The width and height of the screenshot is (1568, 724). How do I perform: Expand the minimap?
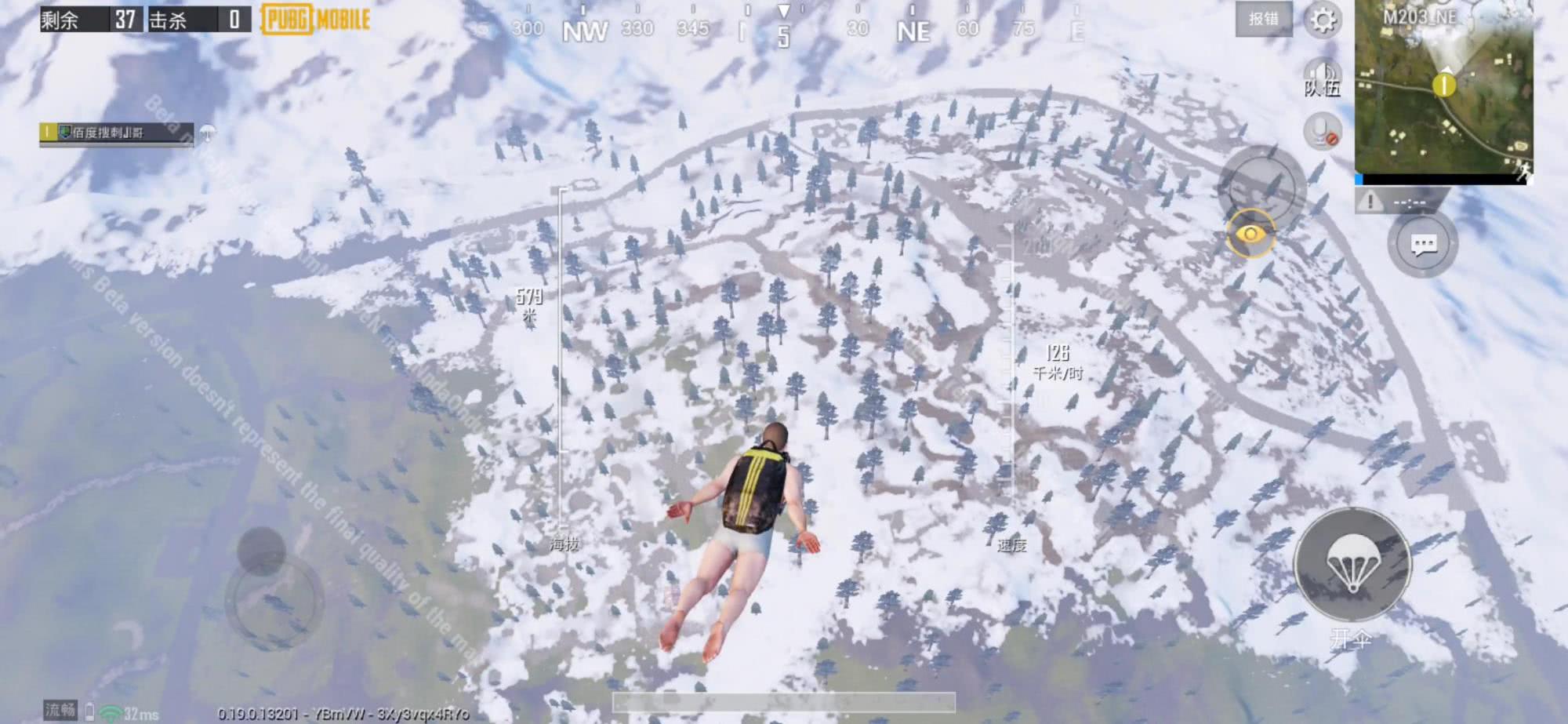1443,86
